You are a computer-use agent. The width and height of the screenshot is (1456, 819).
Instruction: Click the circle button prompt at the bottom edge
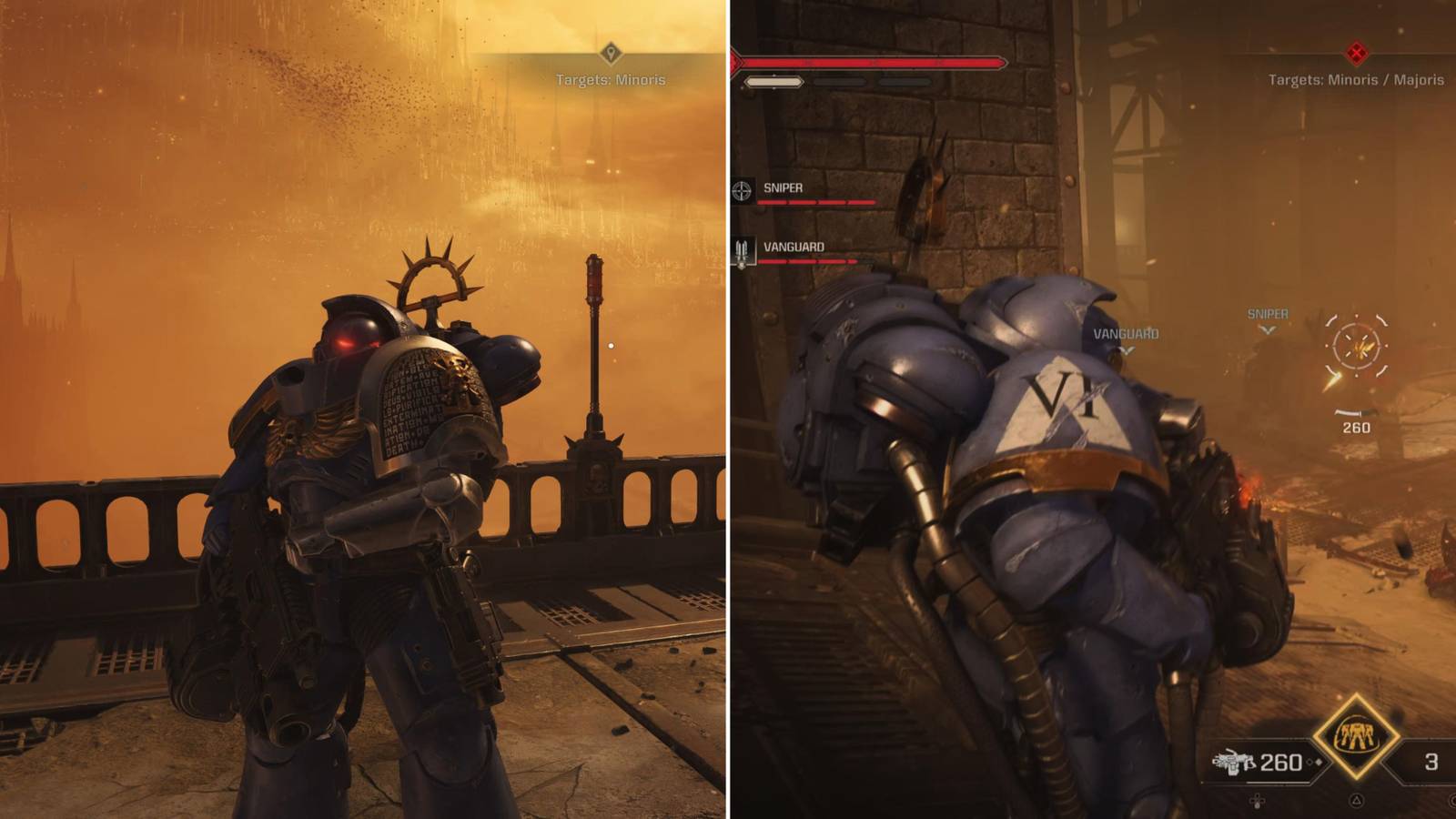pos(1452,801)
